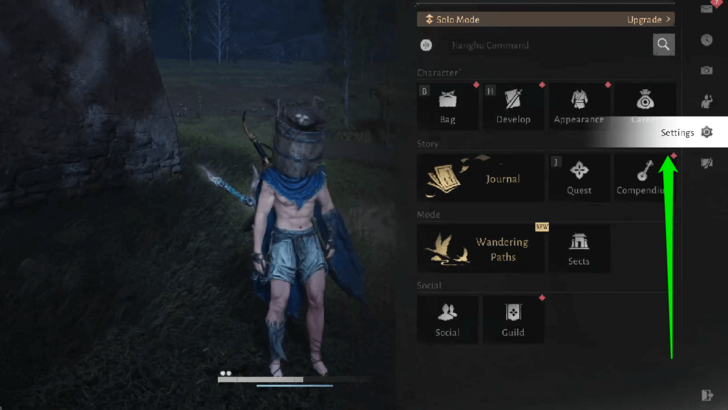Screen dimensions: 728x410
Task: Open the Compendium entry
Action: tap(645, 177)
